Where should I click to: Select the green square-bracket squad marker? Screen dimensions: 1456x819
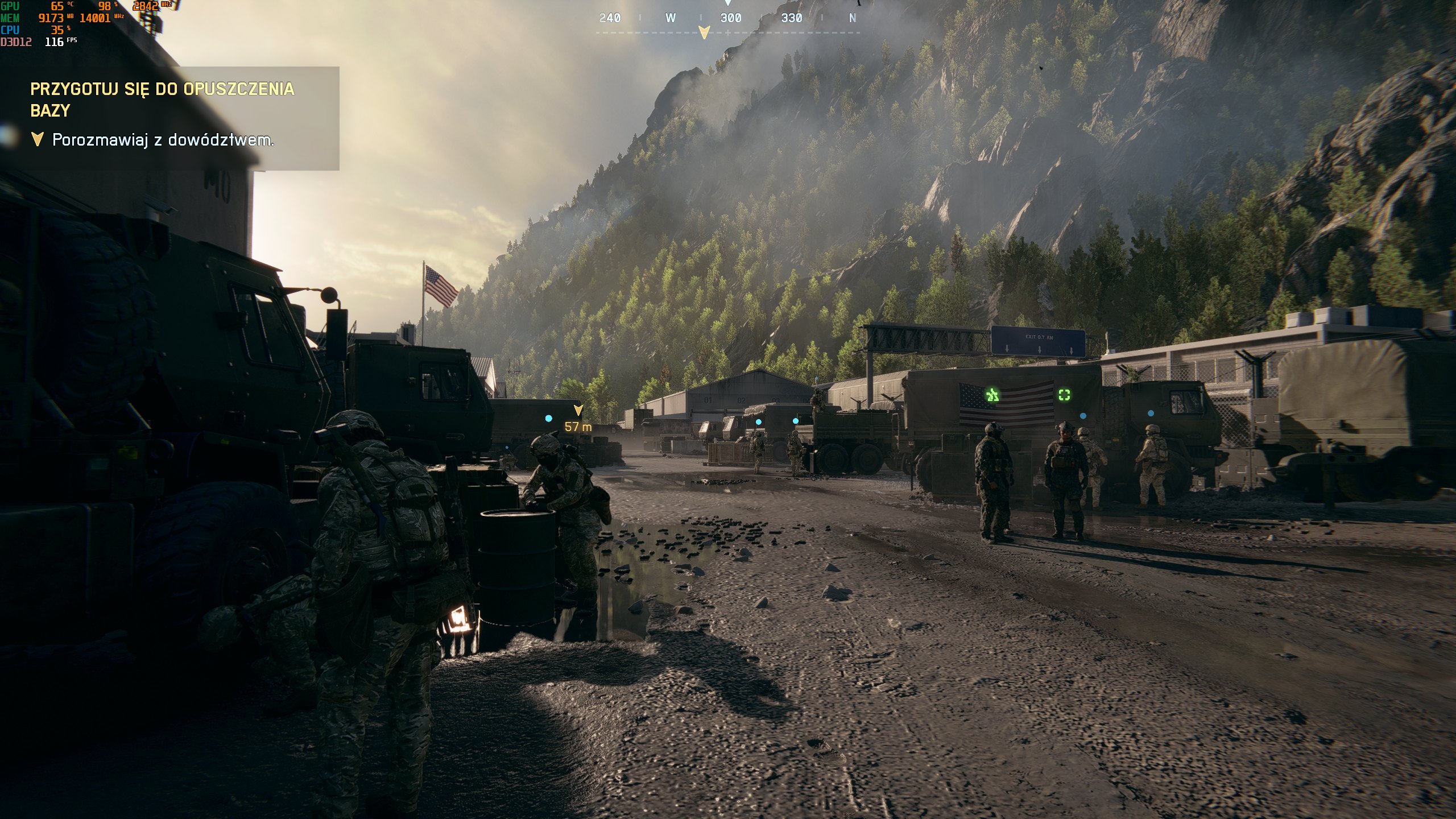pos(1064,395)
